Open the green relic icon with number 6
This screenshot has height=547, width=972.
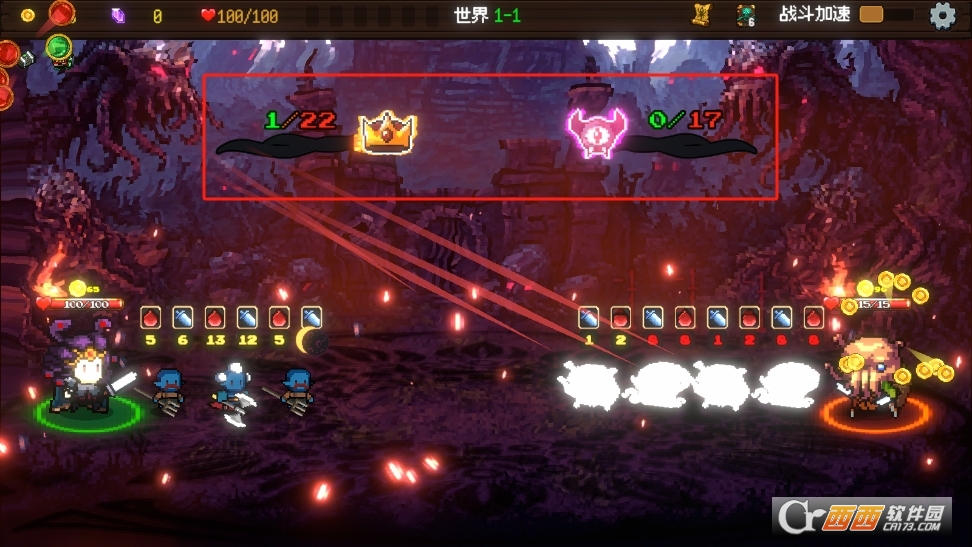click(x=746, y=15)
